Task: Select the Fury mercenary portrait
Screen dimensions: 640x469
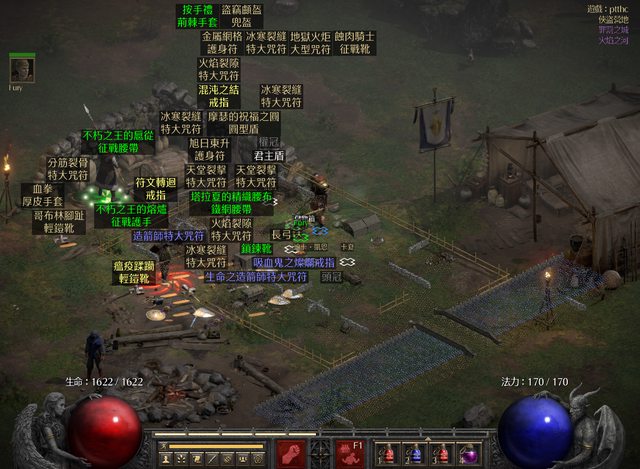Action: pos(22,69)
